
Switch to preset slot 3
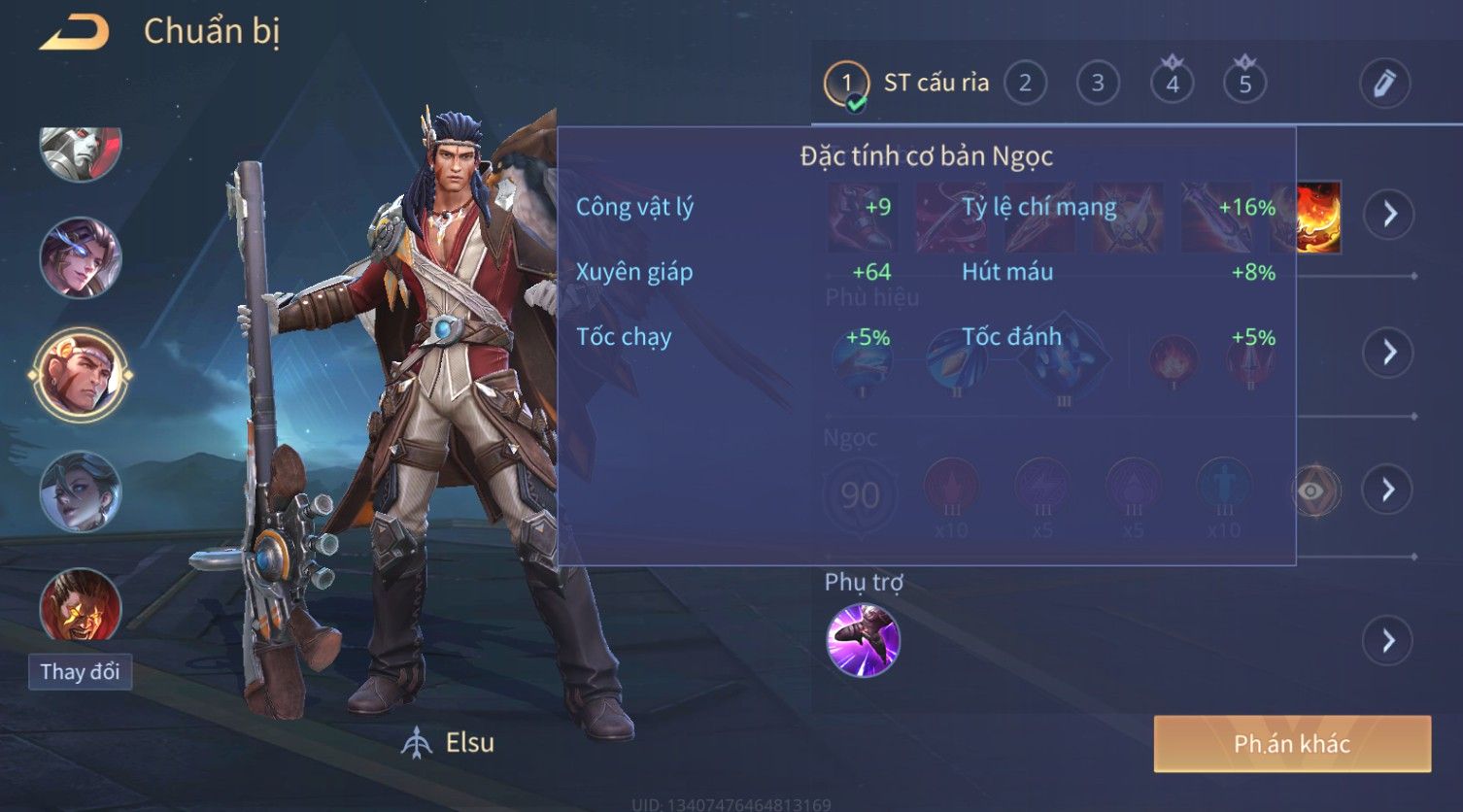pyautogui.click(x=1098, y=84)
